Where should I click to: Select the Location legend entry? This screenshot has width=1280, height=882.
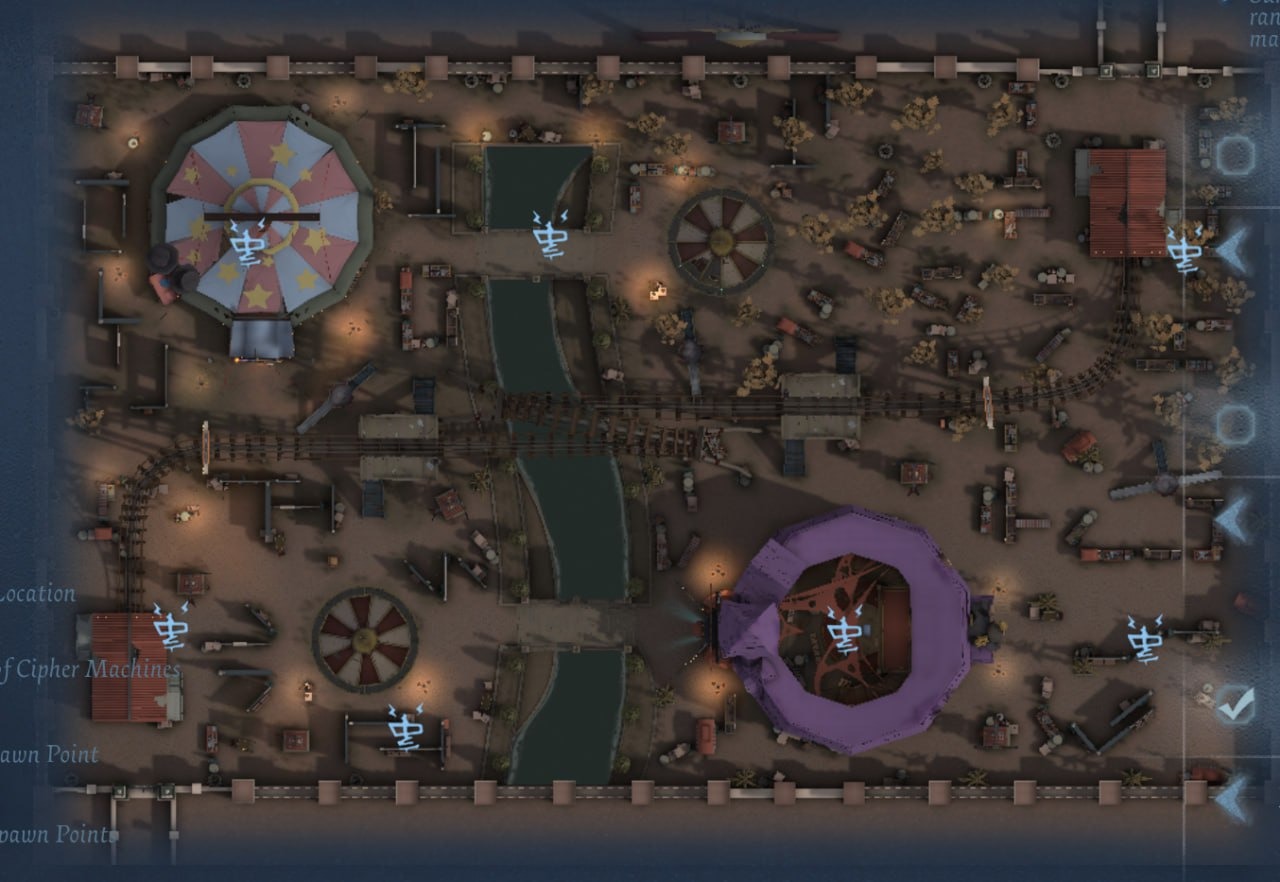pyautogui.click(x=38, y=594)
